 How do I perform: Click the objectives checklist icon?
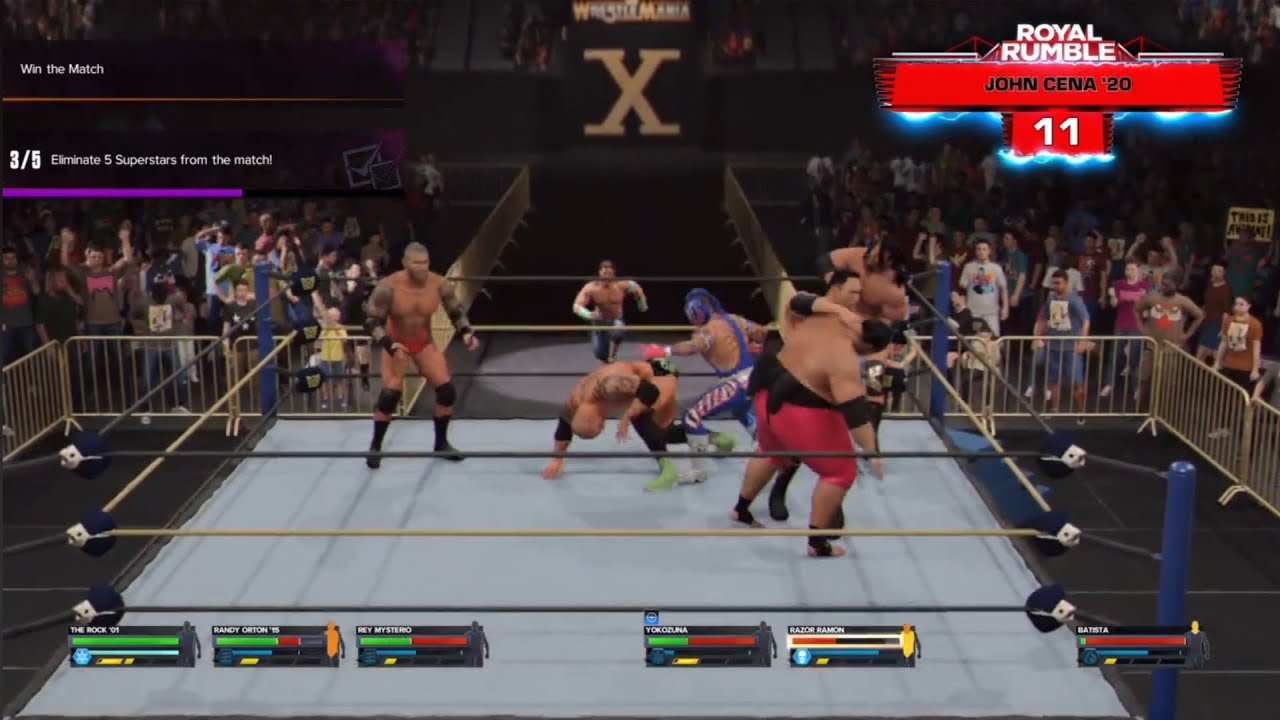(370, 166)
